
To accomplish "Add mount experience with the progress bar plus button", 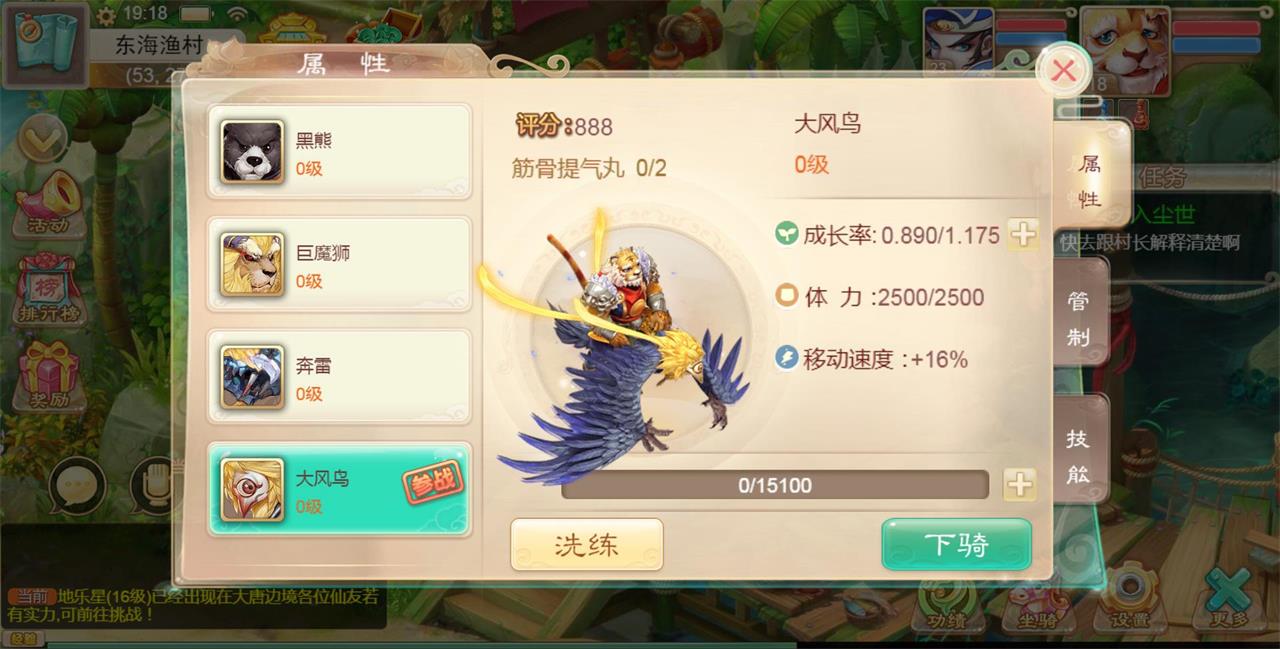I will pos(1019,485).
